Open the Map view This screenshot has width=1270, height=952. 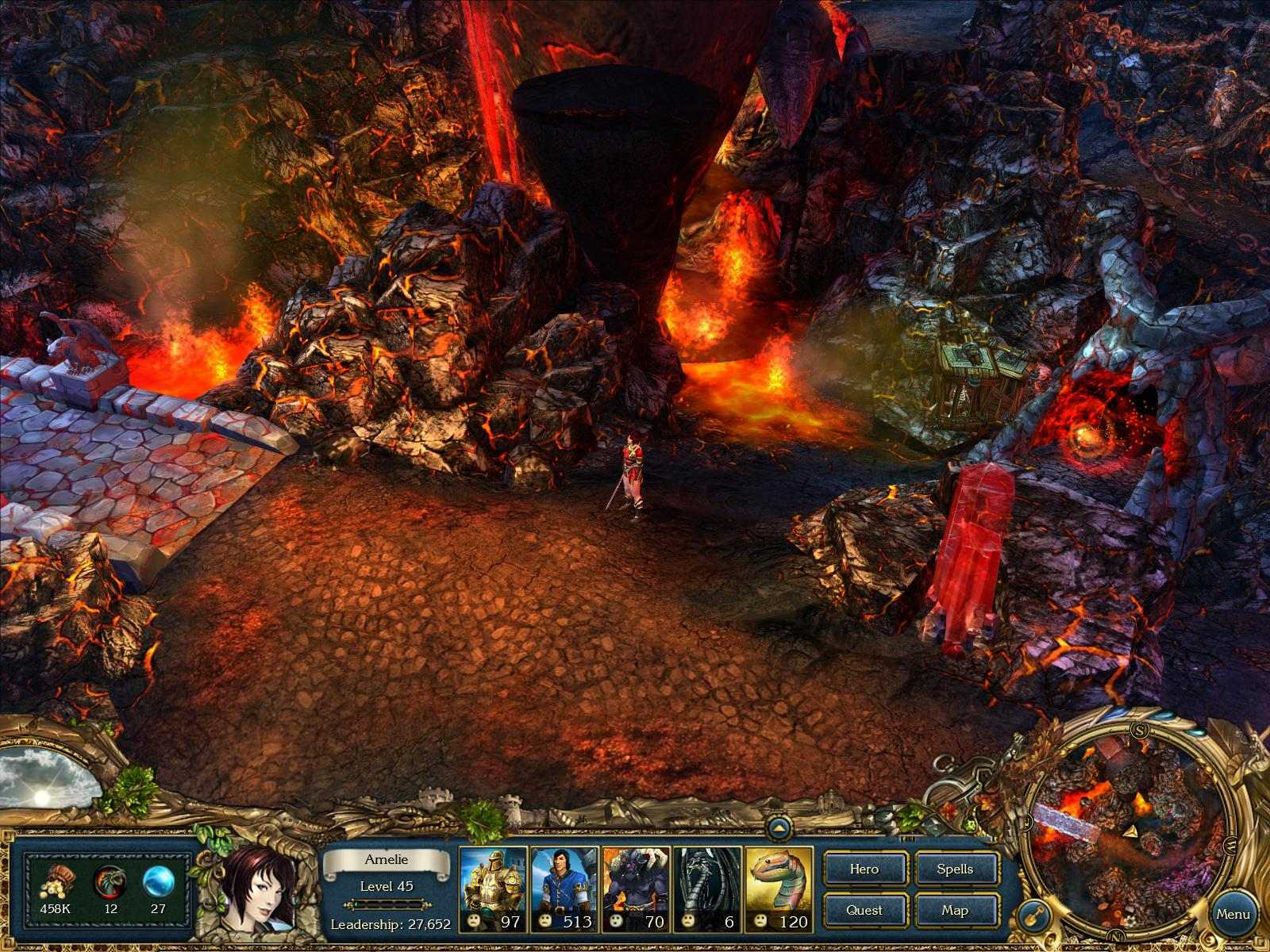pos(955,910)
